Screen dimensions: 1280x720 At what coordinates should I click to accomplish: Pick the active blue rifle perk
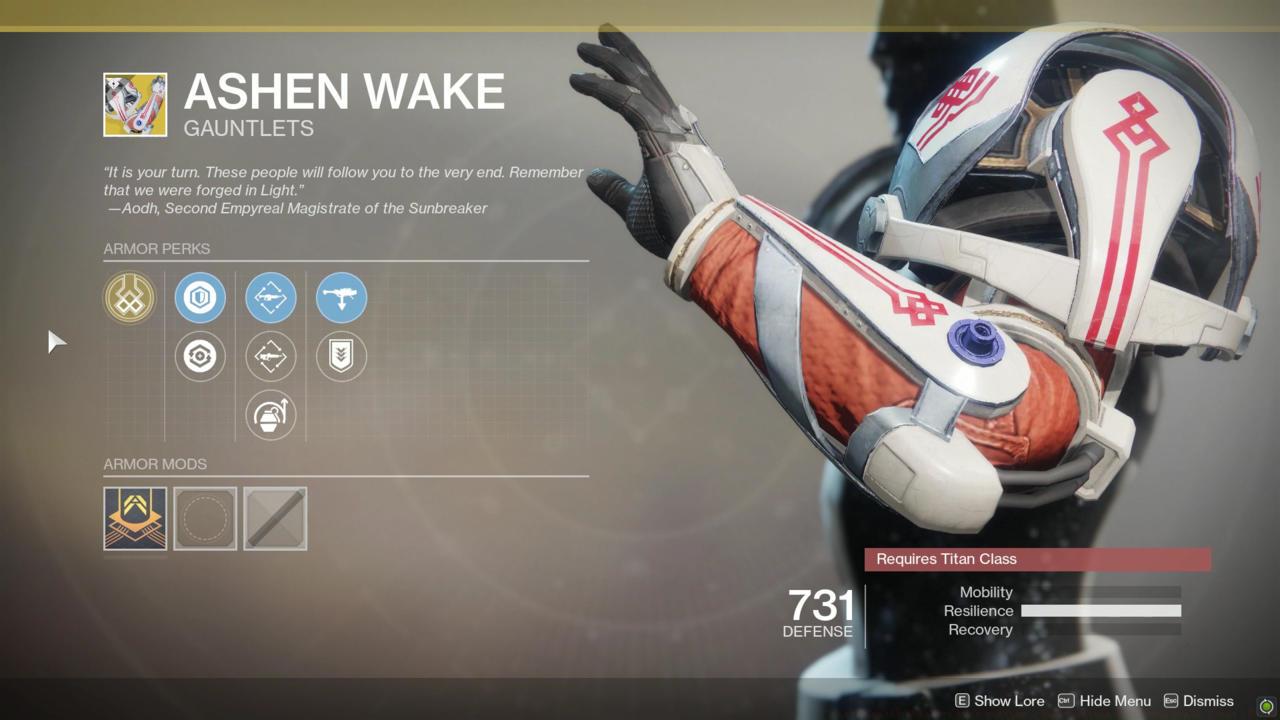pyautogui.click(x=271, y=298)
